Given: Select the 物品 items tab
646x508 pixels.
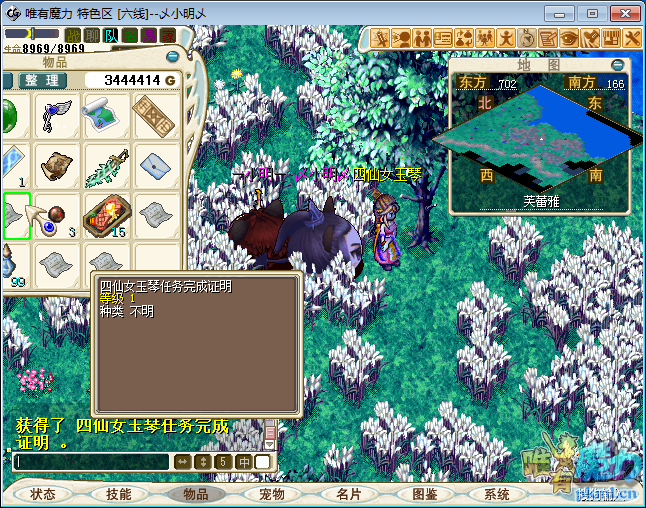Looking at the screenshot, I should [x=196, y=494].
